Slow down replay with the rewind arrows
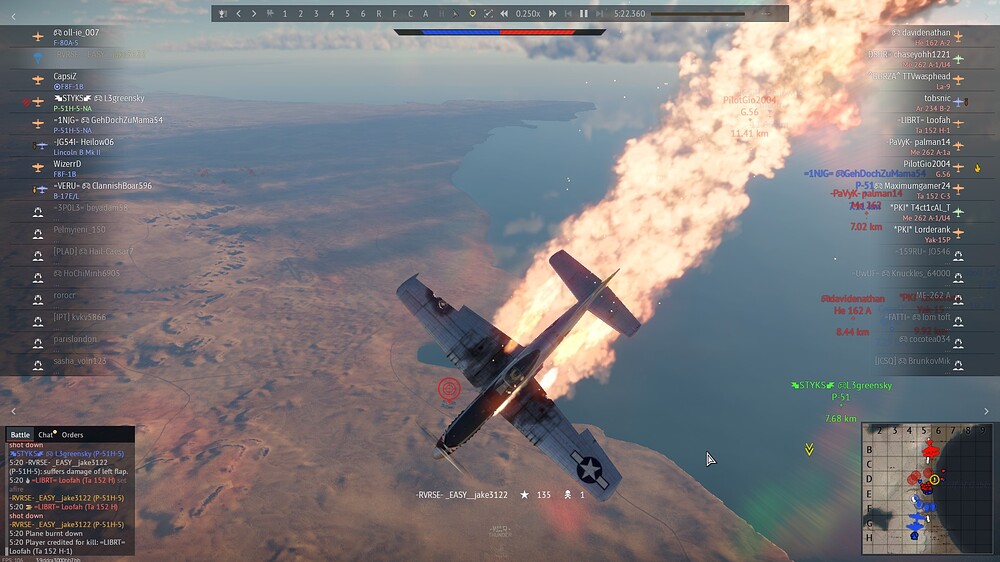This screenshot has height=562, width=1000. (504, 14)
